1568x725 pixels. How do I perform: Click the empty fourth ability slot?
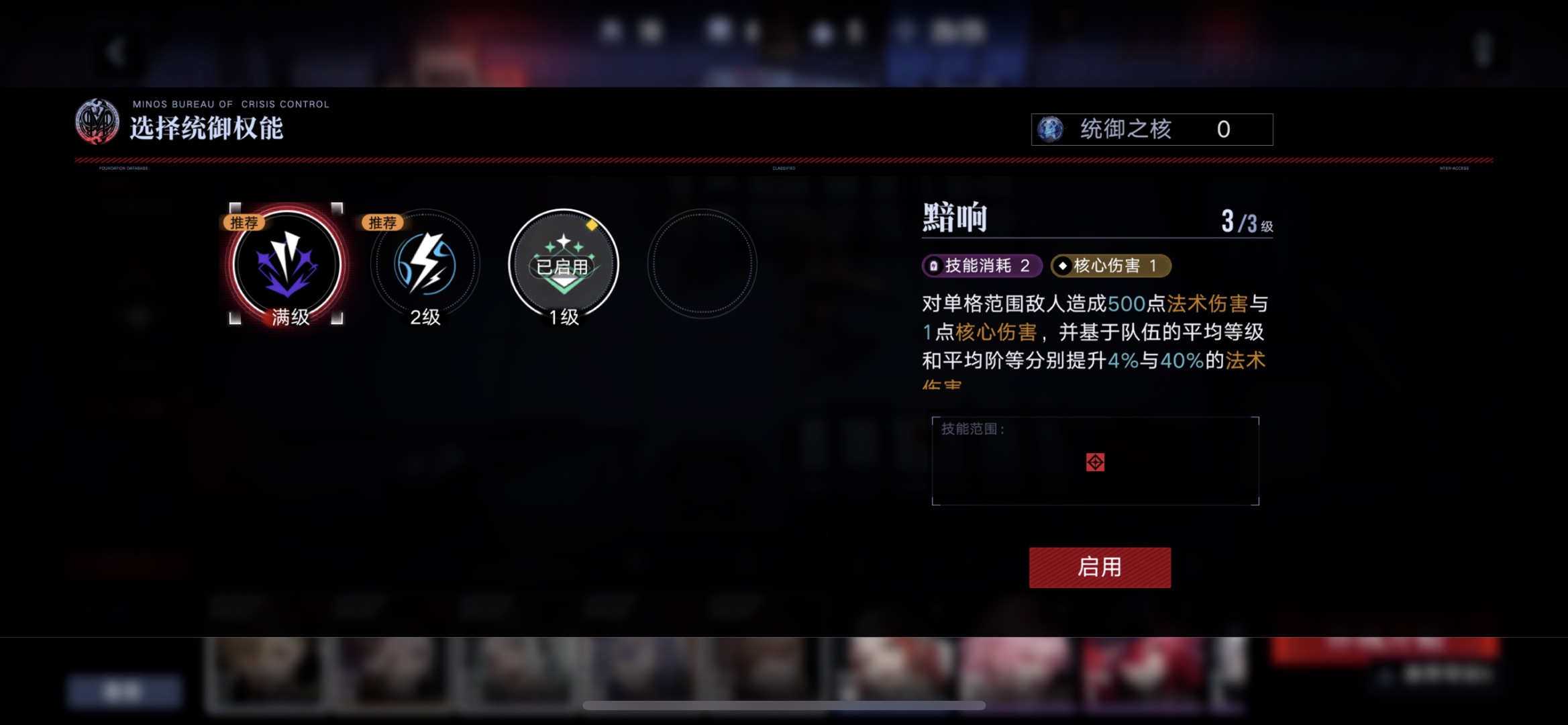702,264
